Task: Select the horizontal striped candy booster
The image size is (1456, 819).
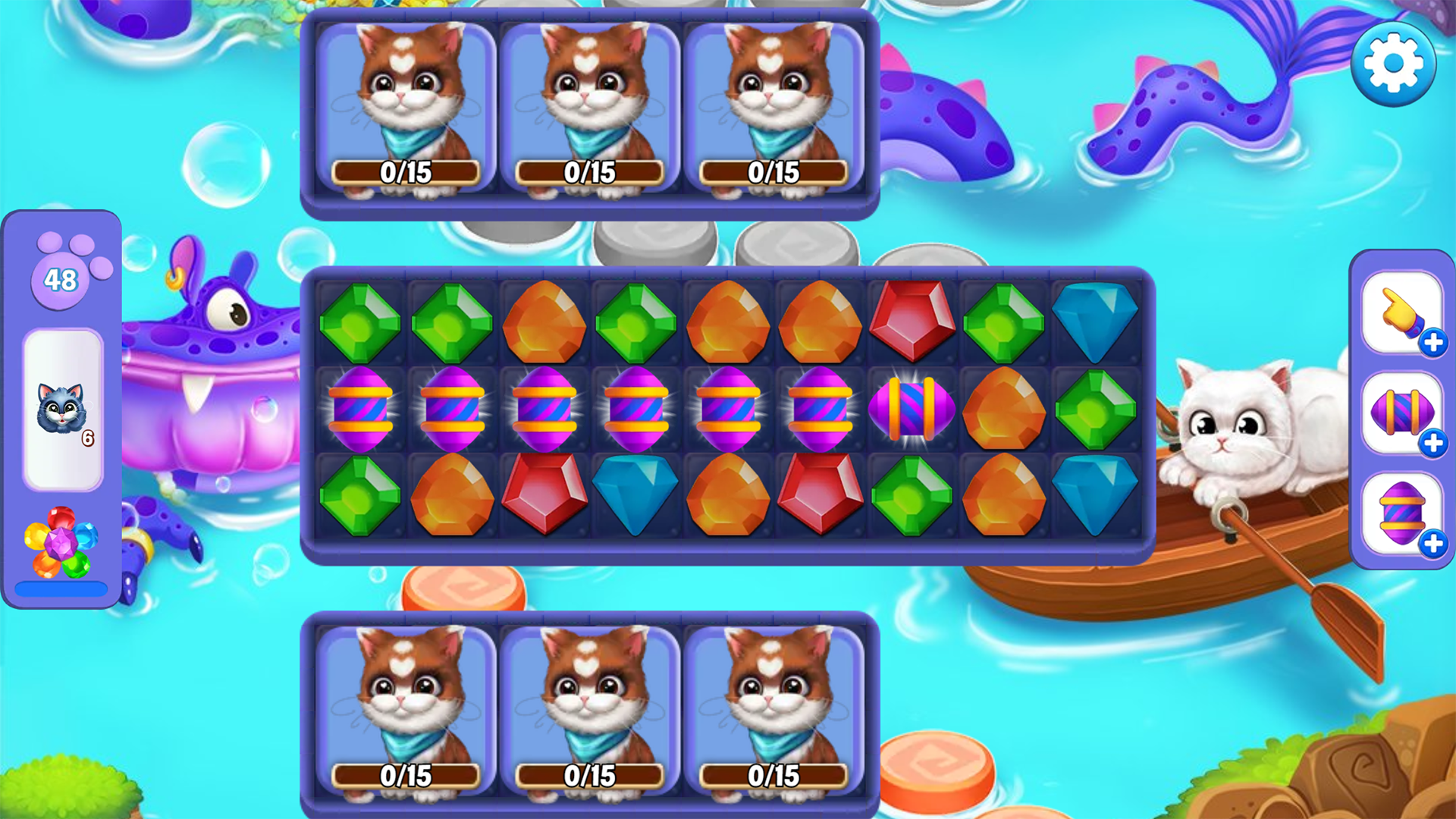Action: (x=1401, y=413)
